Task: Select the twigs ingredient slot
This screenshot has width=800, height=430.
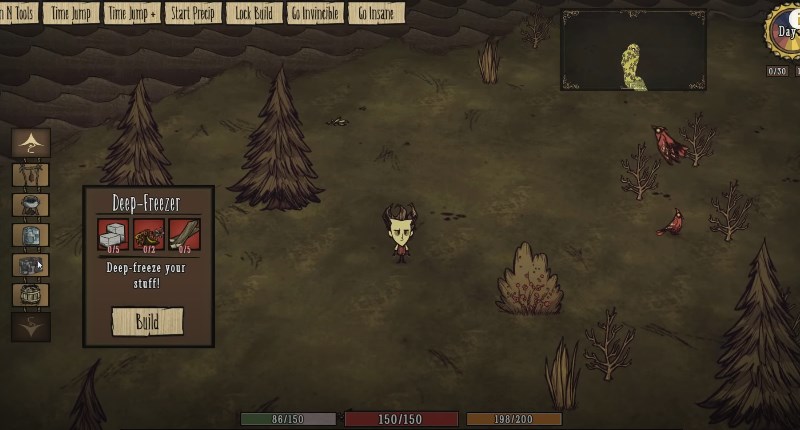Action: coord(183,234)
